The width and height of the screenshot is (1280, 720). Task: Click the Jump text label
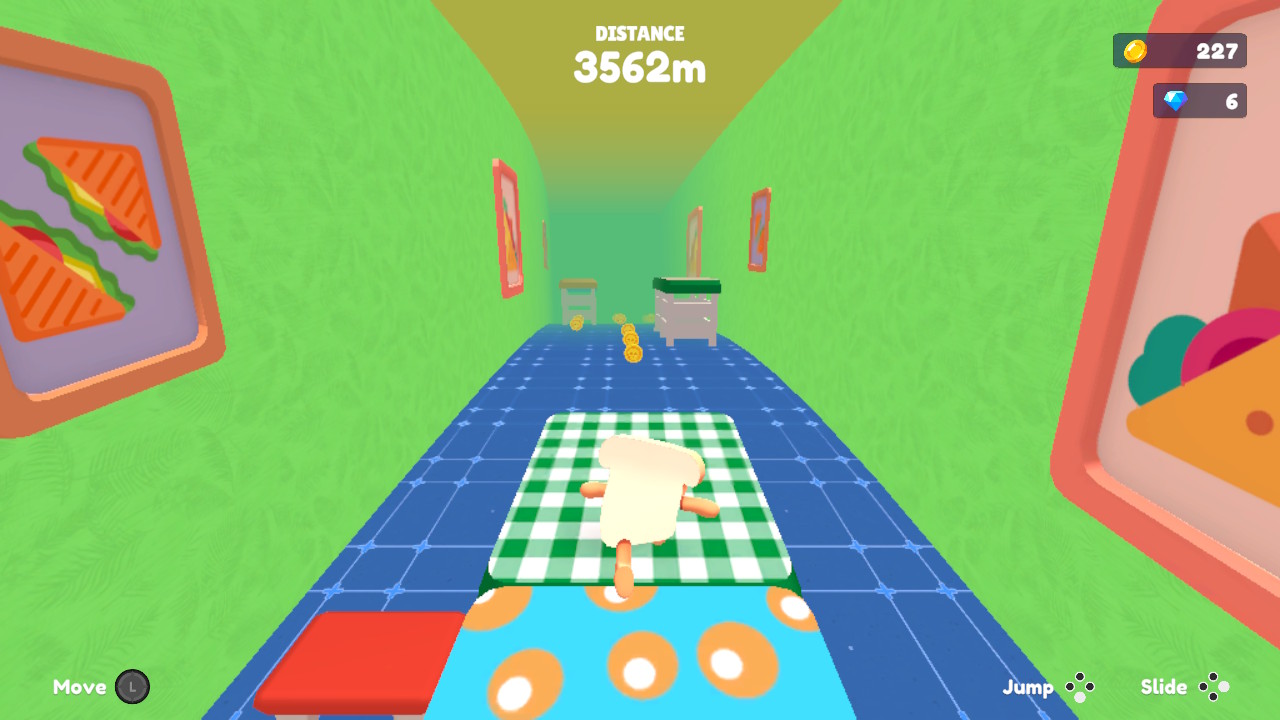tap(1027, 687)
